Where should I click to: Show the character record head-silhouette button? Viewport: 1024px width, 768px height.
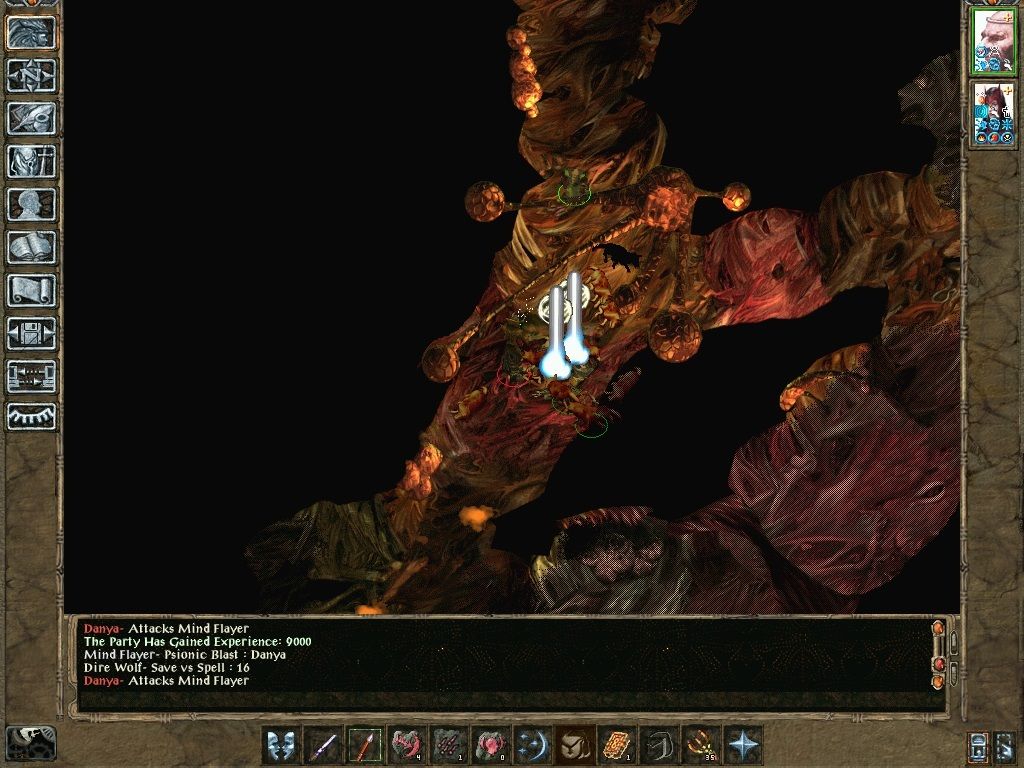click(x=31, y=205)
